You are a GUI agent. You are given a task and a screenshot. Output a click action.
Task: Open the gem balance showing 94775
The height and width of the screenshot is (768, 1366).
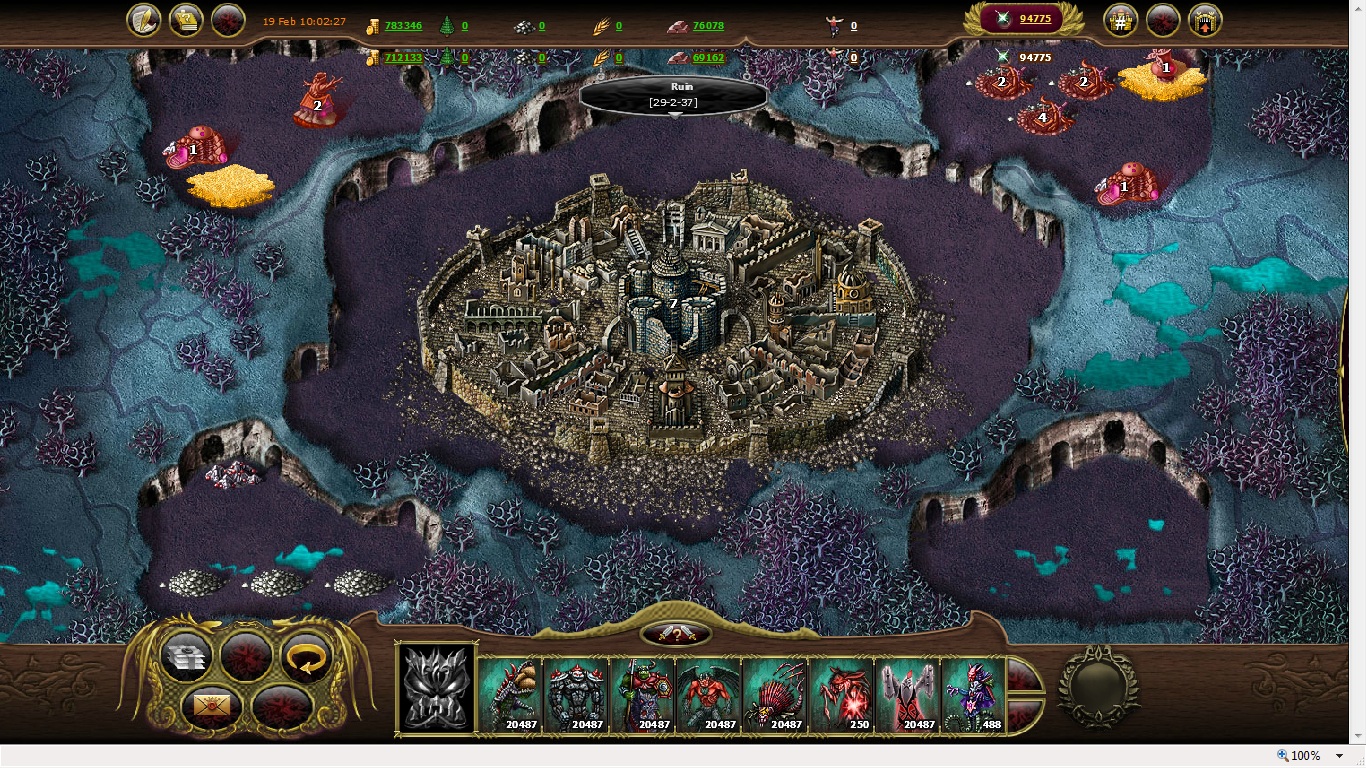(1034, 19)
